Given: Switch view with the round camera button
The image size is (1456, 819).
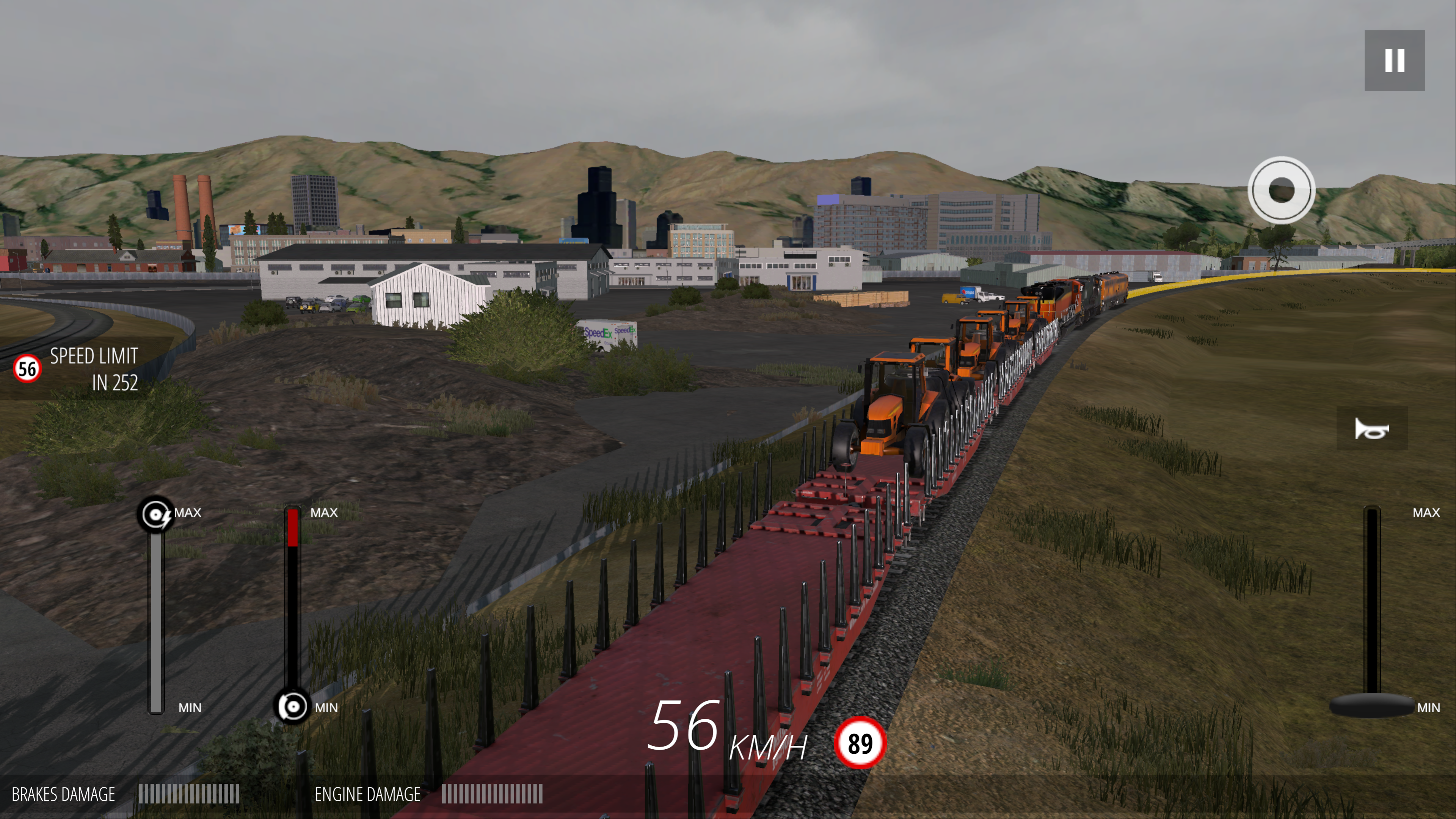Looking at the screenshot, I should click(1281, 190).
